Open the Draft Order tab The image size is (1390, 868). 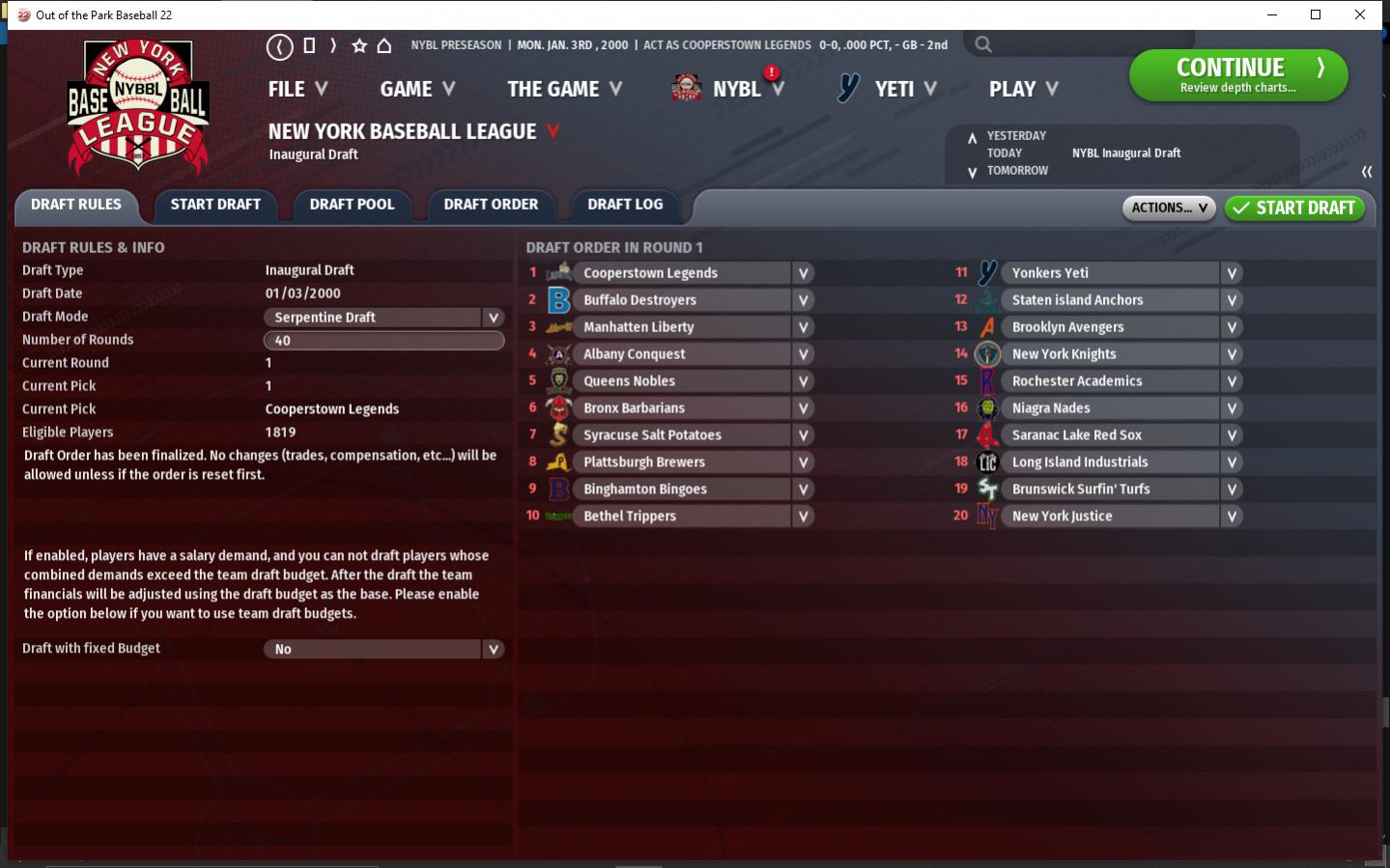click(x=491, y=205)
